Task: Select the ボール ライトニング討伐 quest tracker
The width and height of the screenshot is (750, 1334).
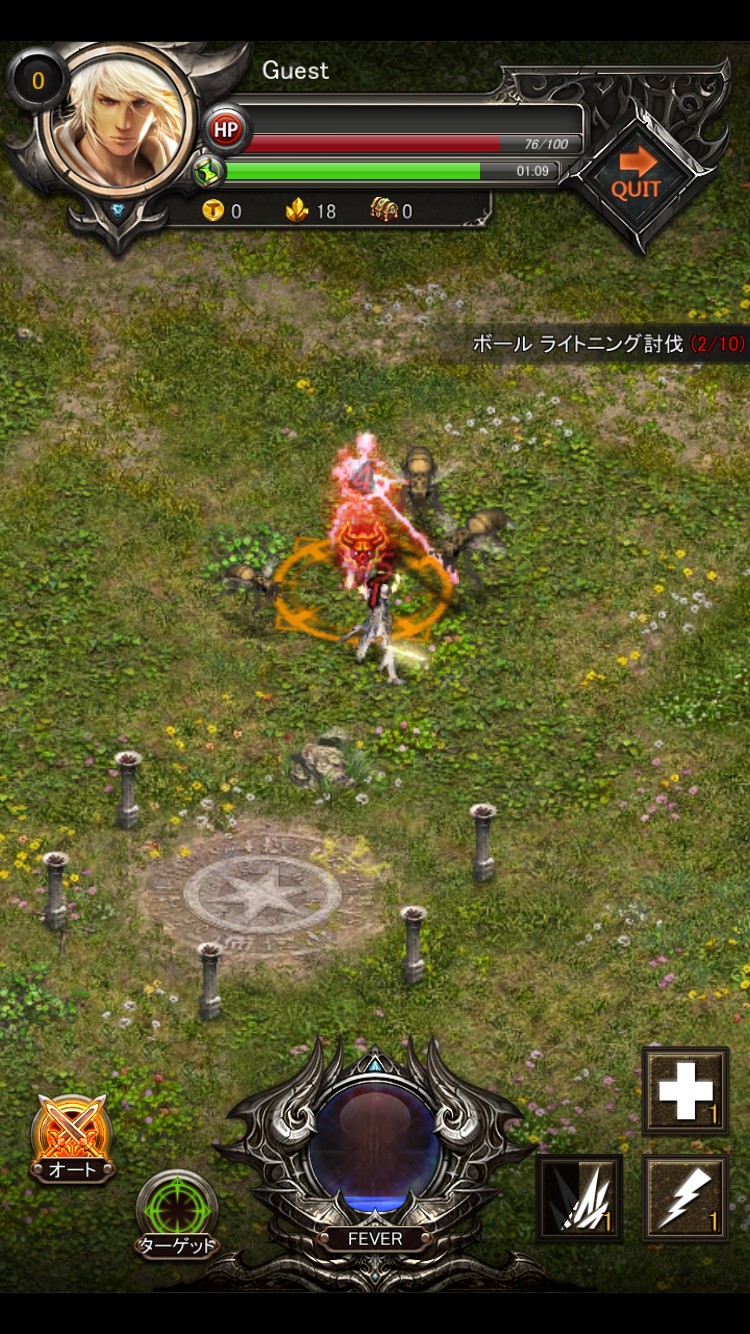Action: click(608, 344)
